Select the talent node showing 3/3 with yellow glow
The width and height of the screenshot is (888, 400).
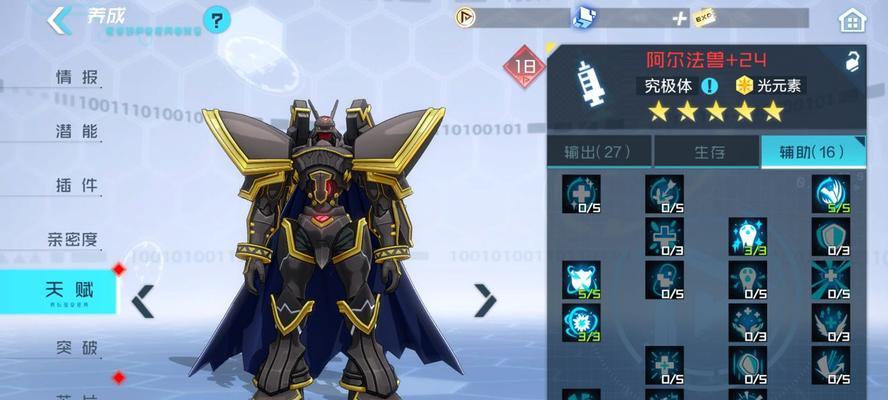tap(747, 236)
